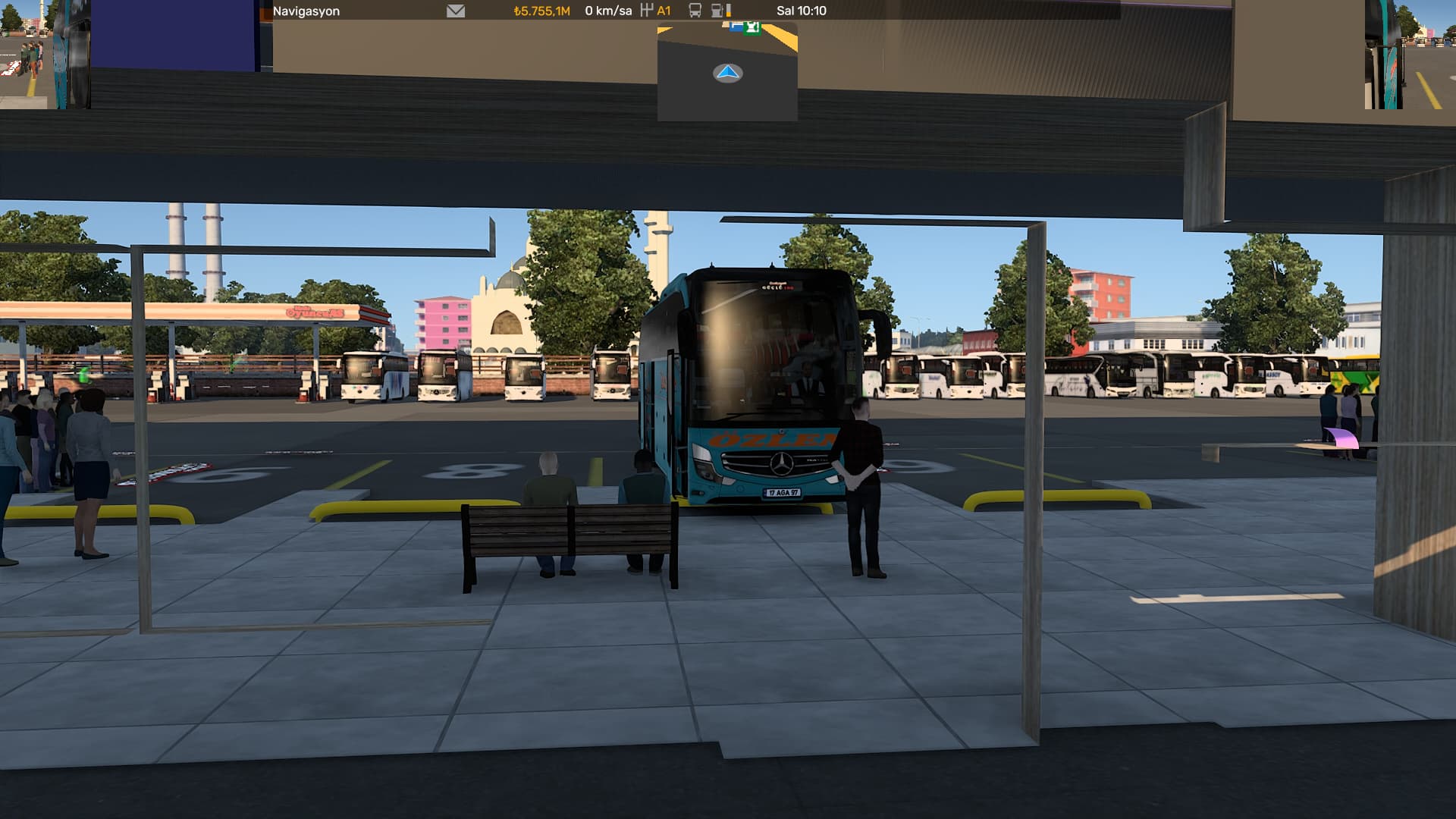Click the navigation minimap
The height and width of the screenshot is (819, 1456).
[727, 73]
